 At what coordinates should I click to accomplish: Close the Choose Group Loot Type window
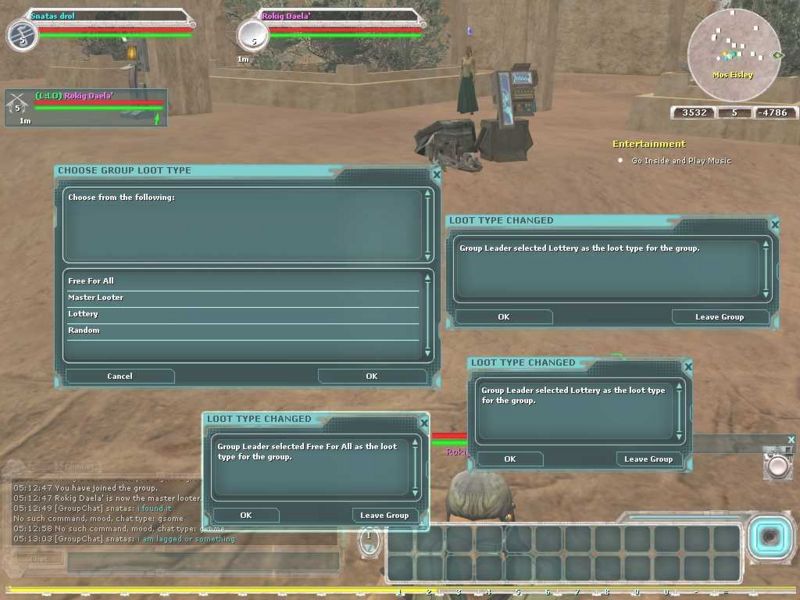(x=436, y=173)
